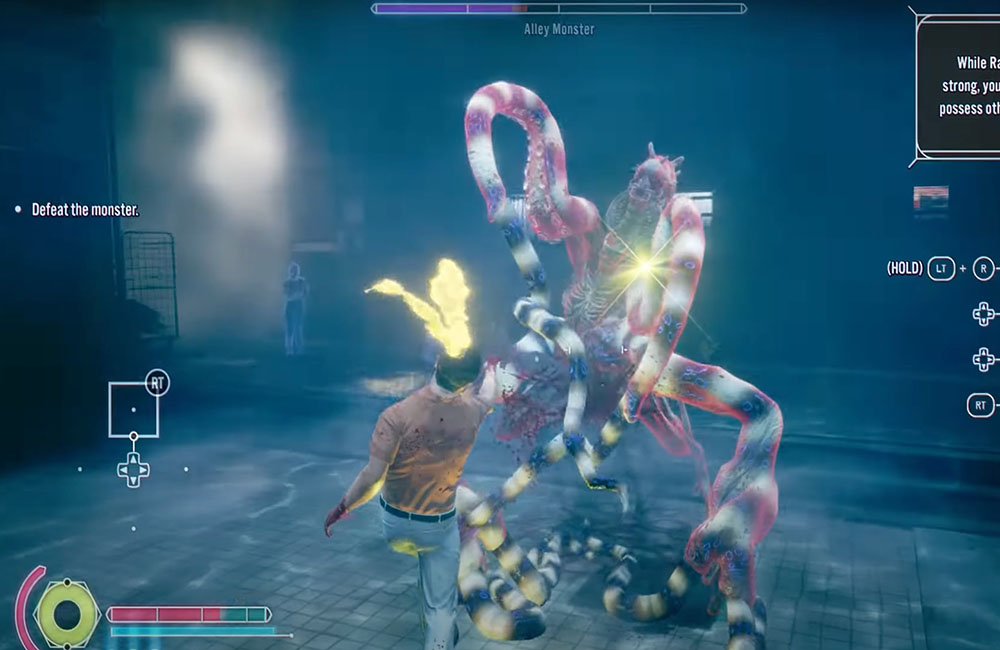1000x650 pixels.
Task: Select the "Defeat the monster." objective
Action: (84, 210)
